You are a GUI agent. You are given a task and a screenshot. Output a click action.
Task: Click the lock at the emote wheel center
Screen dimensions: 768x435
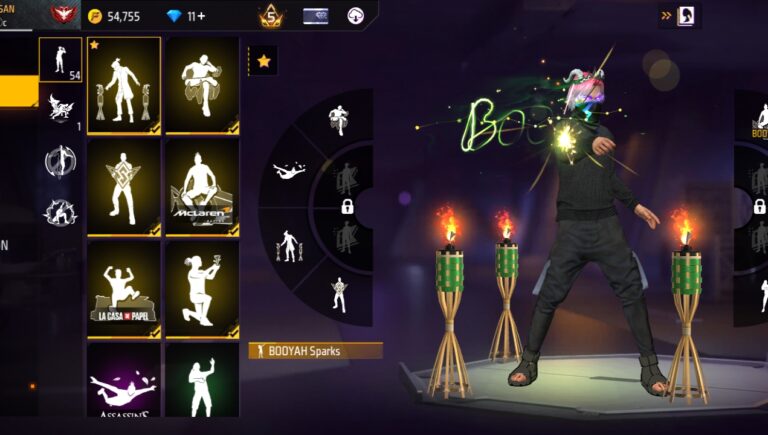coord(347,207)
